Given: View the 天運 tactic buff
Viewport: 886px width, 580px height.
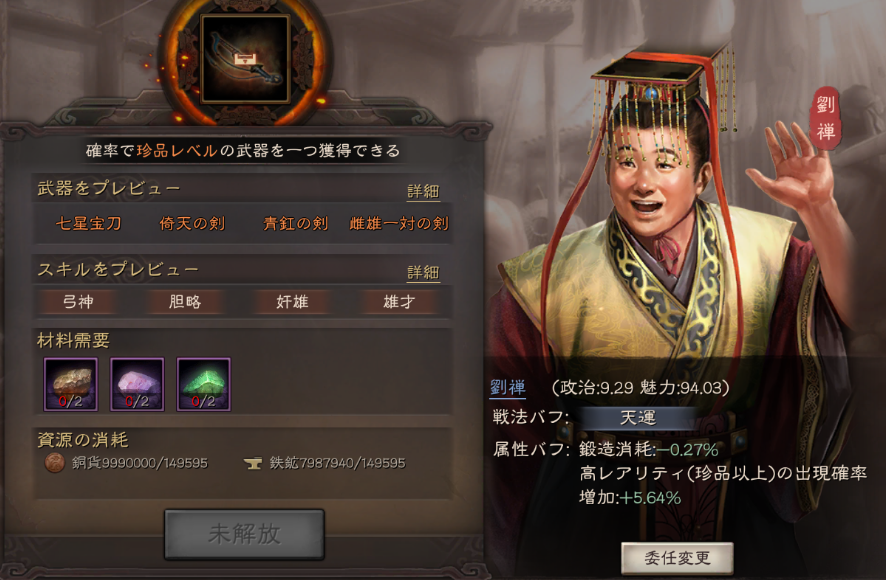Looking at the screenshot, I should [637, 417].
